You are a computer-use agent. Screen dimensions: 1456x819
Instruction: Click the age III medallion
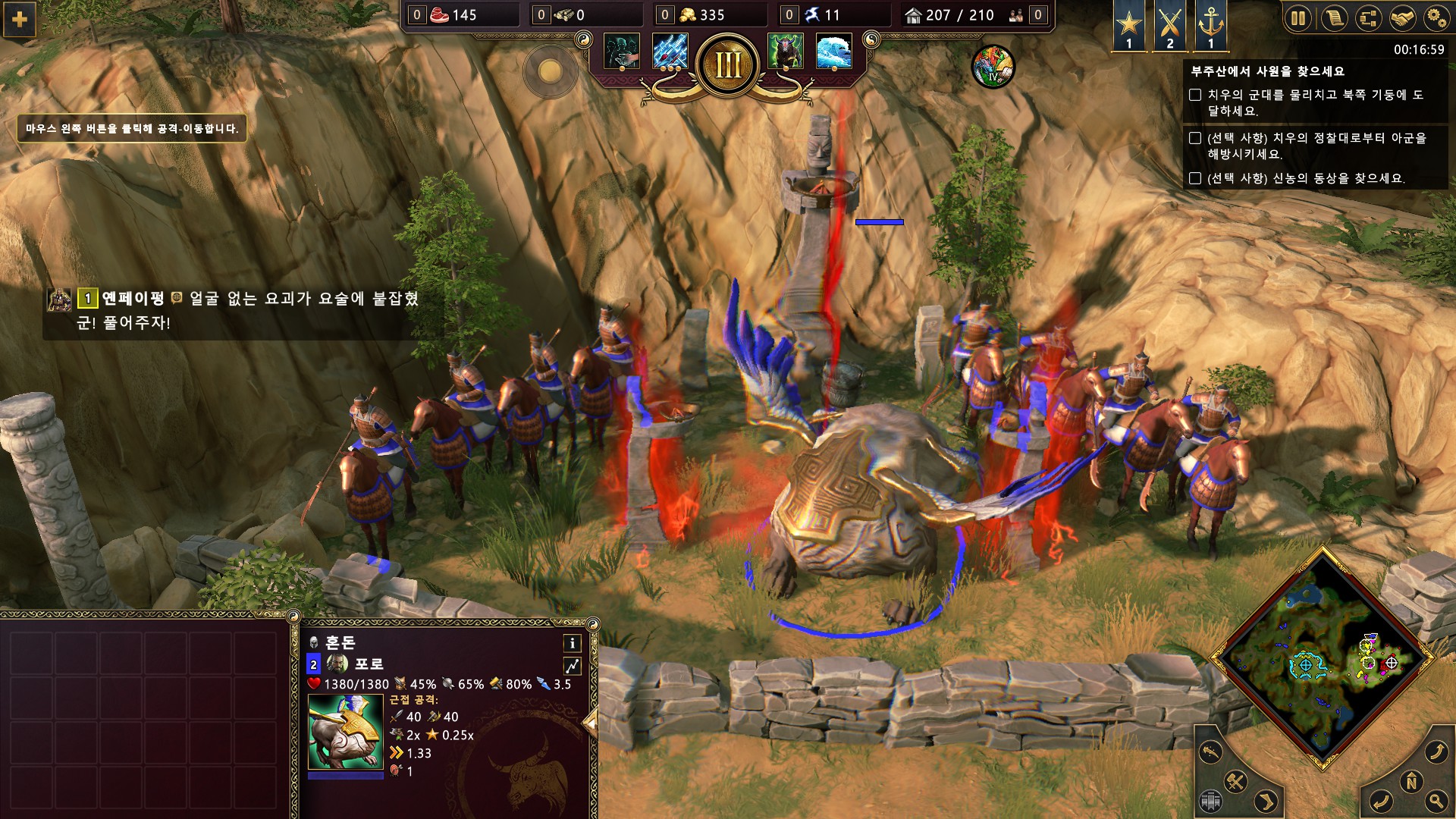[x=728, y=65]
